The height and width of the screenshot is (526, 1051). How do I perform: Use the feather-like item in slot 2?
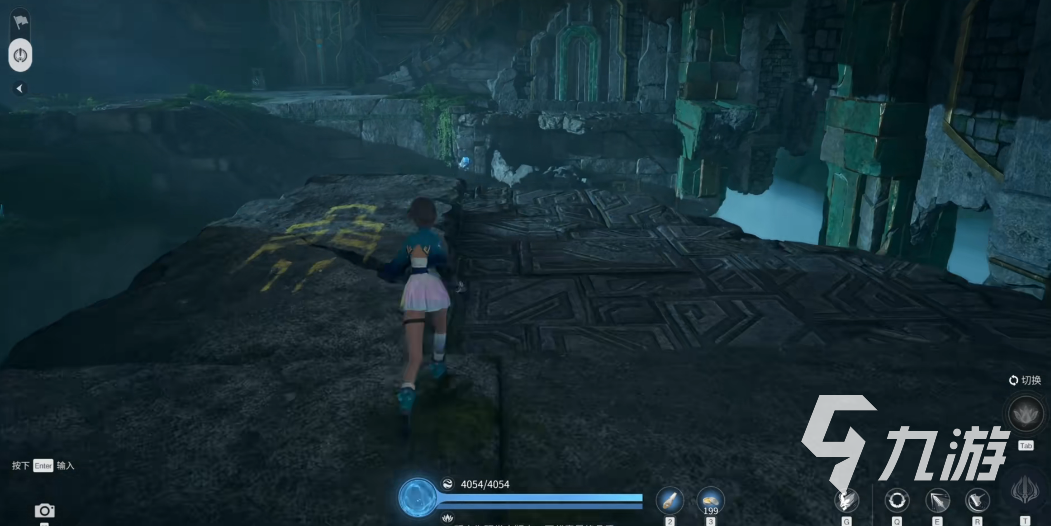669,500
